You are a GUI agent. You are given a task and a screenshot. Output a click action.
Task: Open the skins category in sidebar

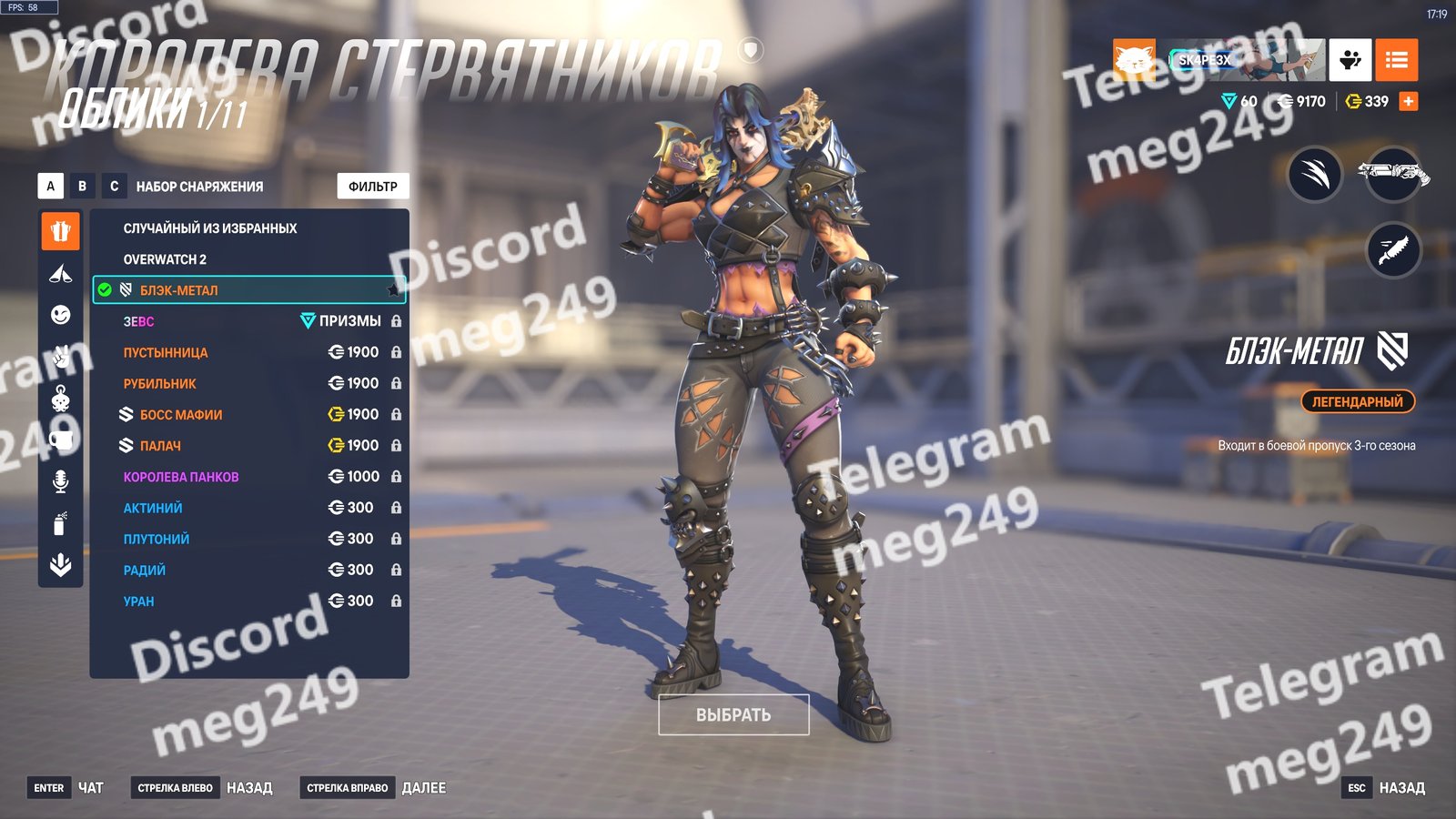[x=60, y=231]
